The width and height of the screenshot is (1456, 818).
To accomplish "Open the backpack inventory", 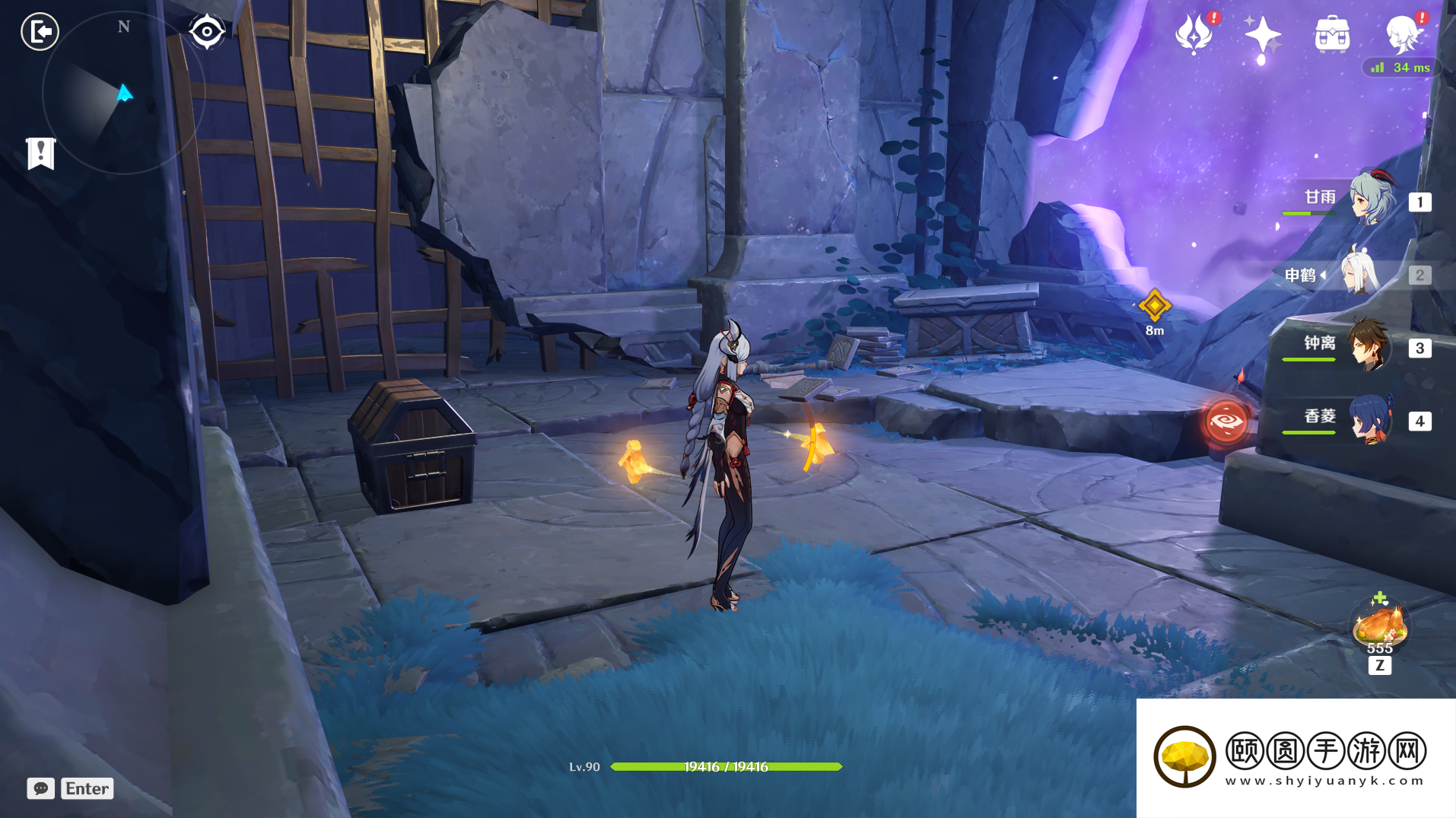I will coord(1332,34).
